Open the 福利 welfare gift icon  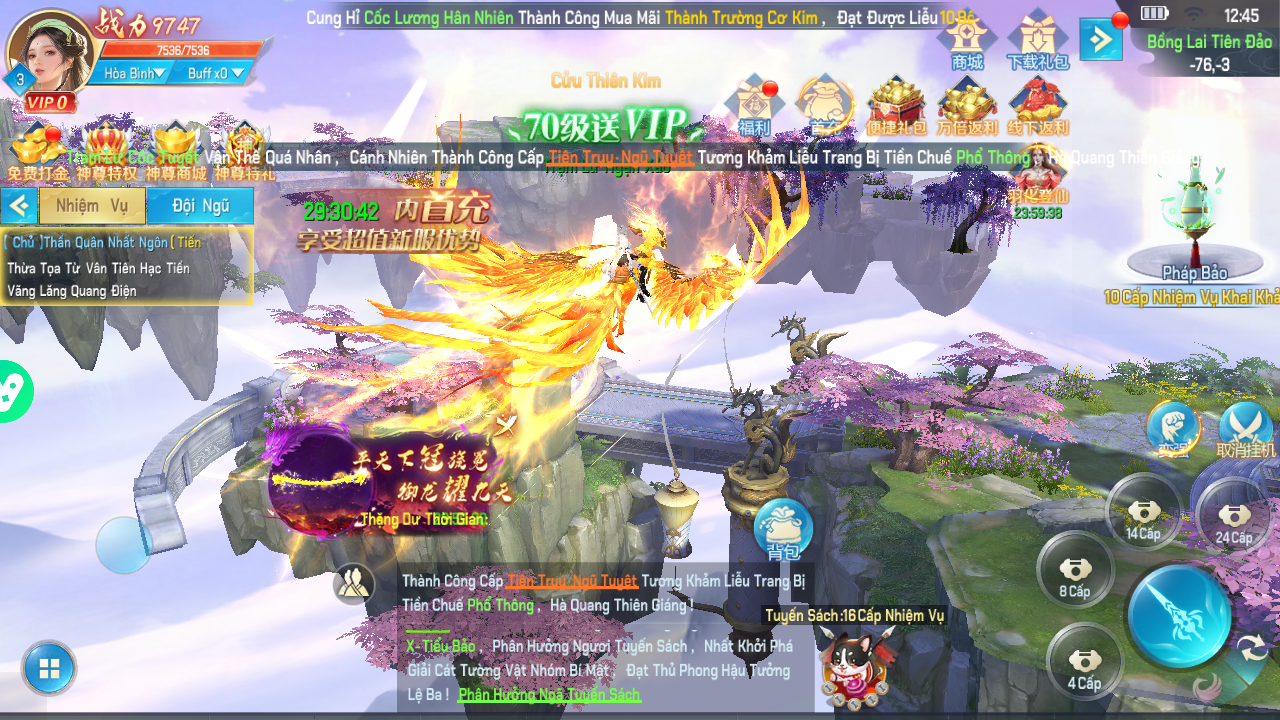point(754,106)
